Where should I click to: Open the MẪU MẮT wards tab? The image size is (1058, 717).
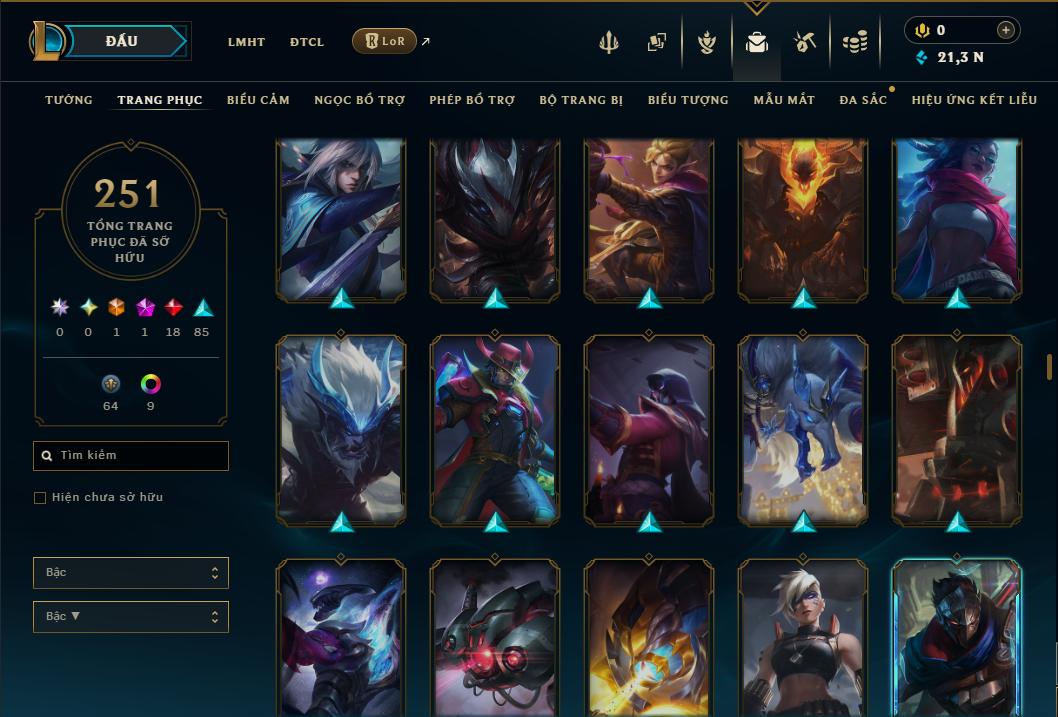coord(784,100)
